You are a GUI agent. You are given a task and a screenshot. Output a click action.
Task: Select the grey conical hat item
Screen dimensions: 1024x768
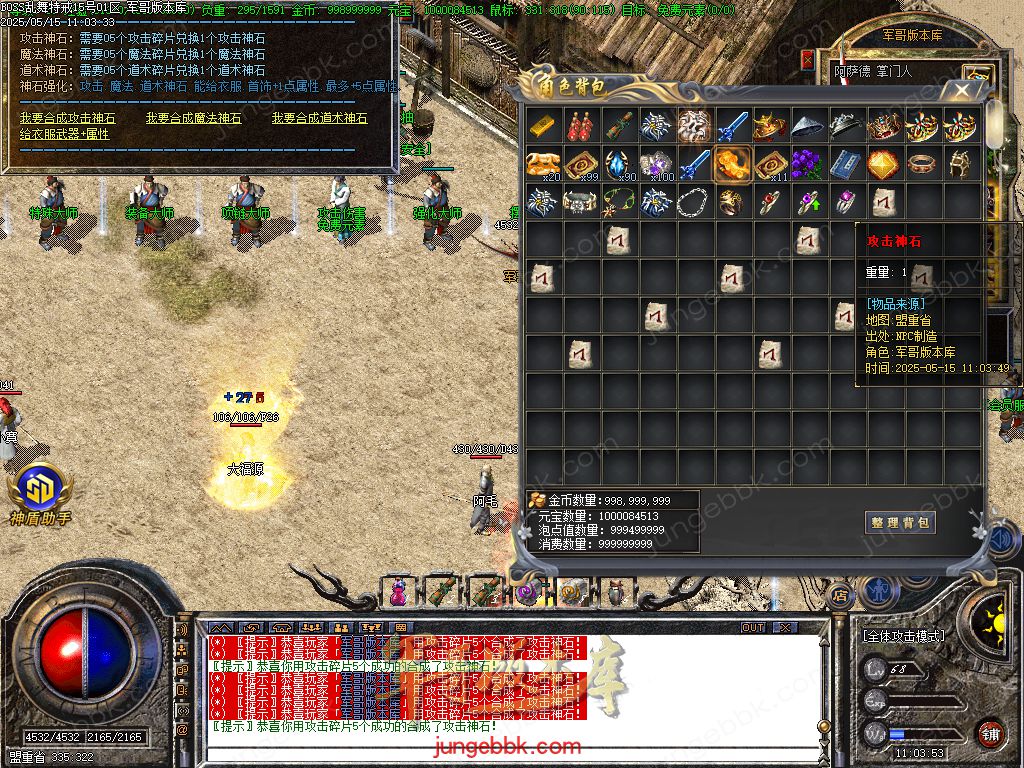pyautogui.click(x=809, y=126)
